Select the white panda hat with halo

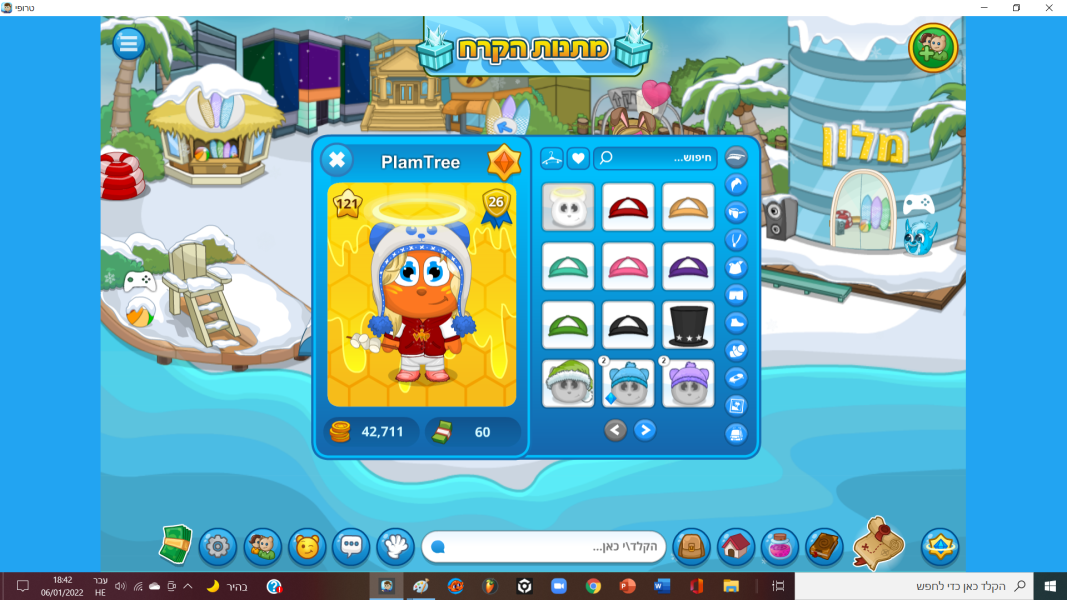click(x=568, y=207)
